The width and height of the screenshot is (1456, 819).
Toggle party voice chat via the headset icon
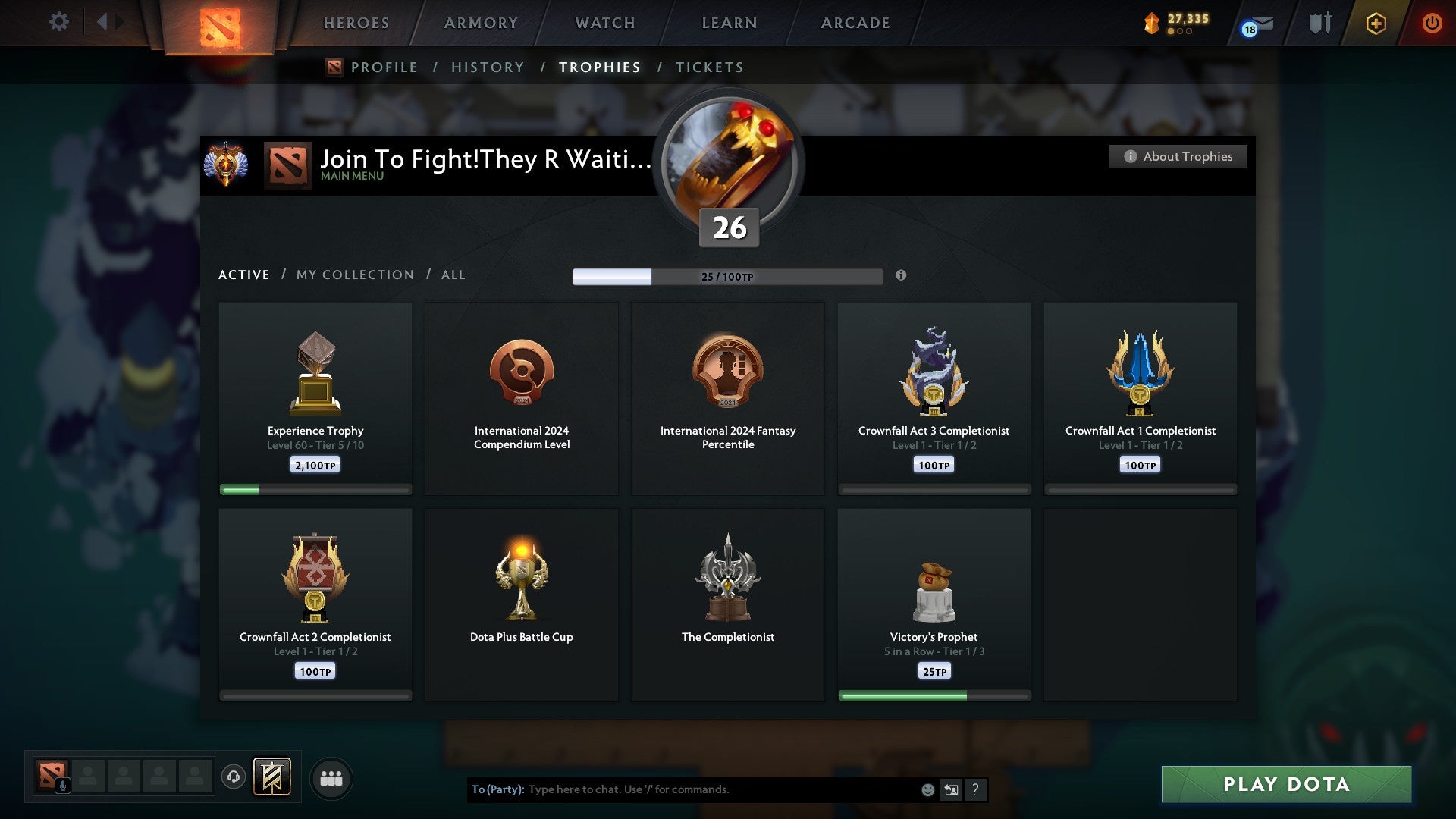pyautogui.click(x=233, y=777)
